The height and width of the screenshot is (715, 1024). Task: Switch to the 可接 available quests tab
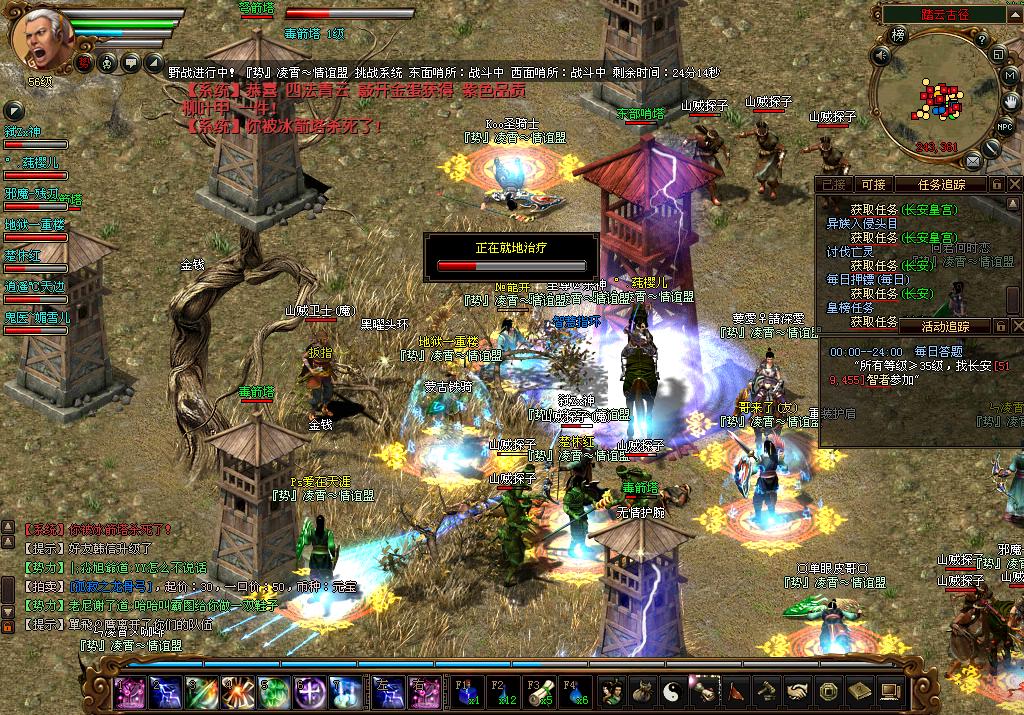(873, 184)
